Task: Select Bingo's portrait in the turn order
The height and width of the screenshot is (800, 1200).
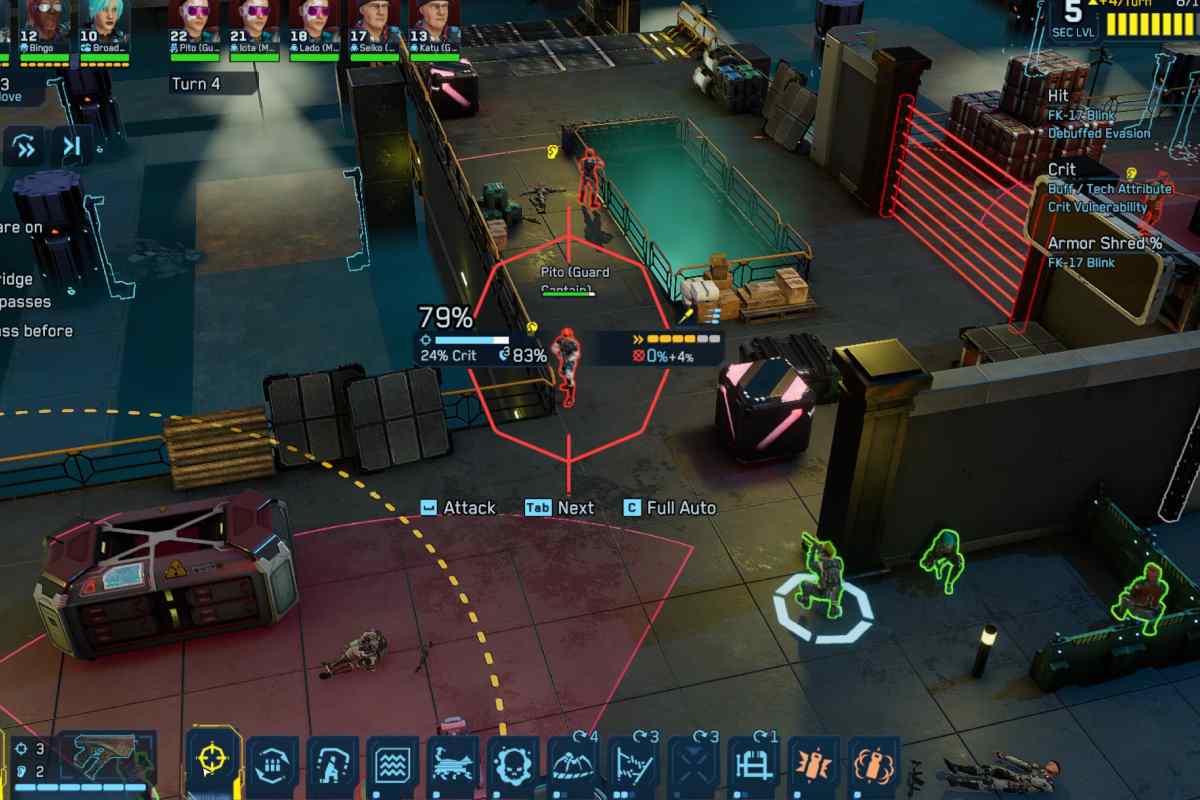Action: pyautogui.click(x=45, y=27)
